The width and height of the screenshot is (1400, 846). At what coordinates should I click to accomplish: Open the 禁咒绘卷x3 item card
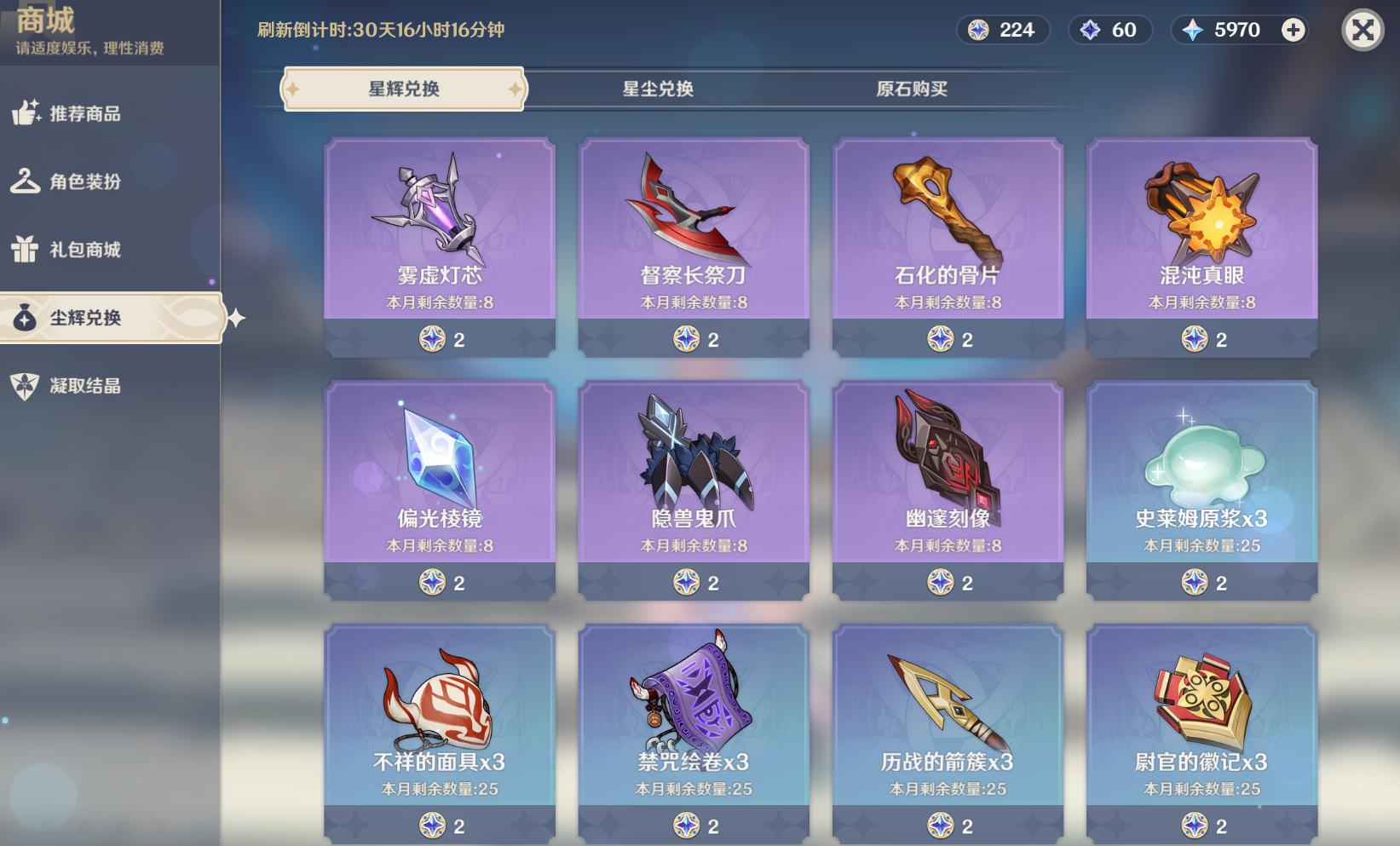(694, 733)
